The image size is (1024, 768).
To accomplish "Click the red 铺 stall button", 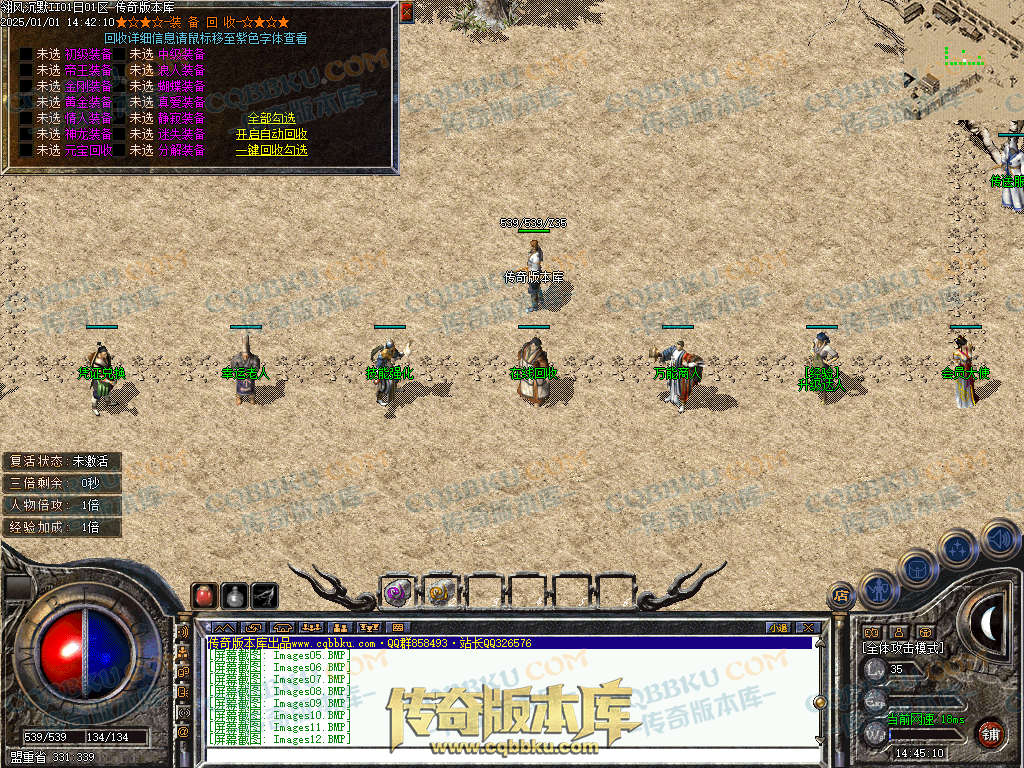I will click(x=990, y=731).
